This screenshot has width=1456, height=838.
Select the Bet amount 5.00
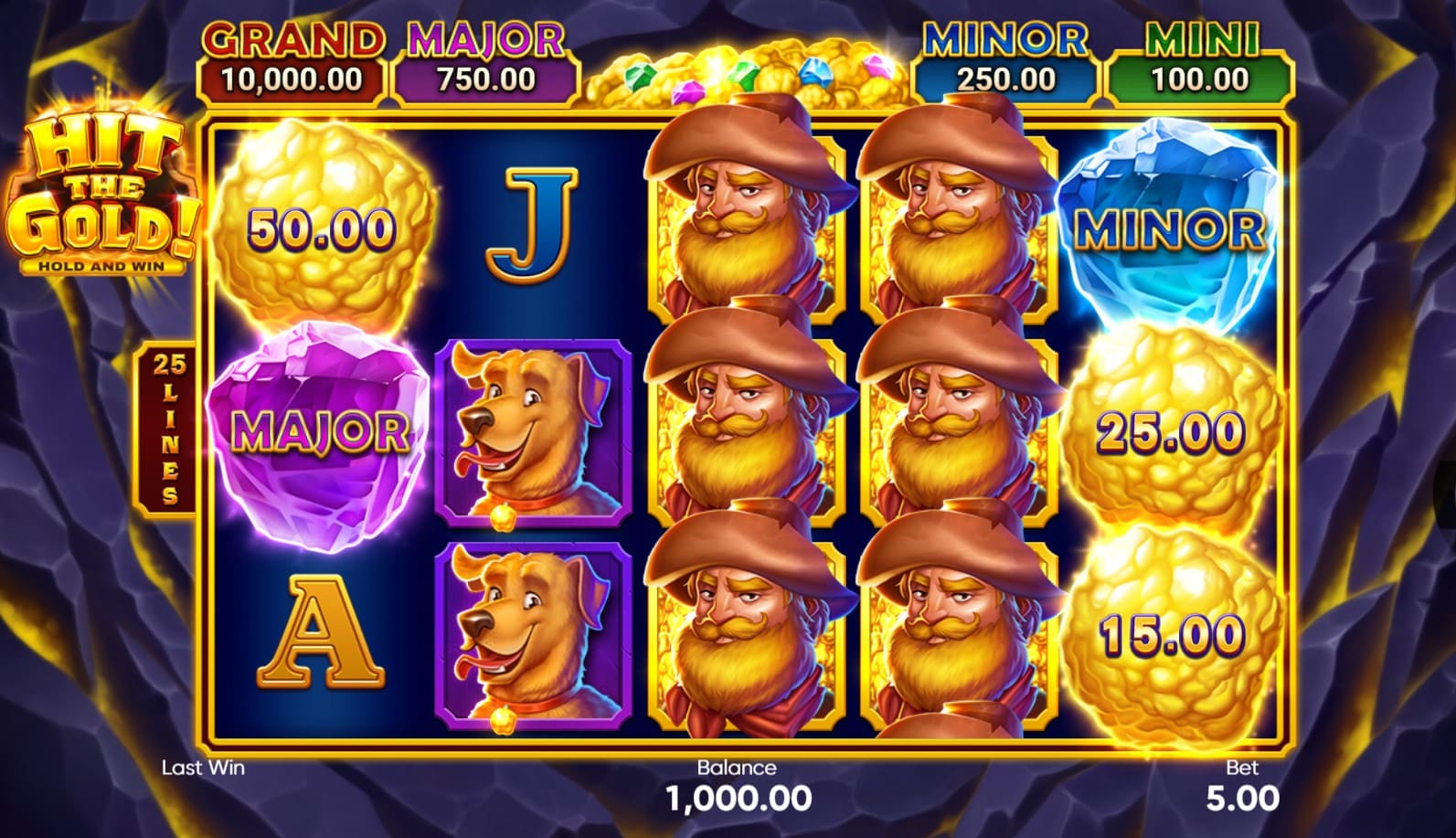point(1242,798)
